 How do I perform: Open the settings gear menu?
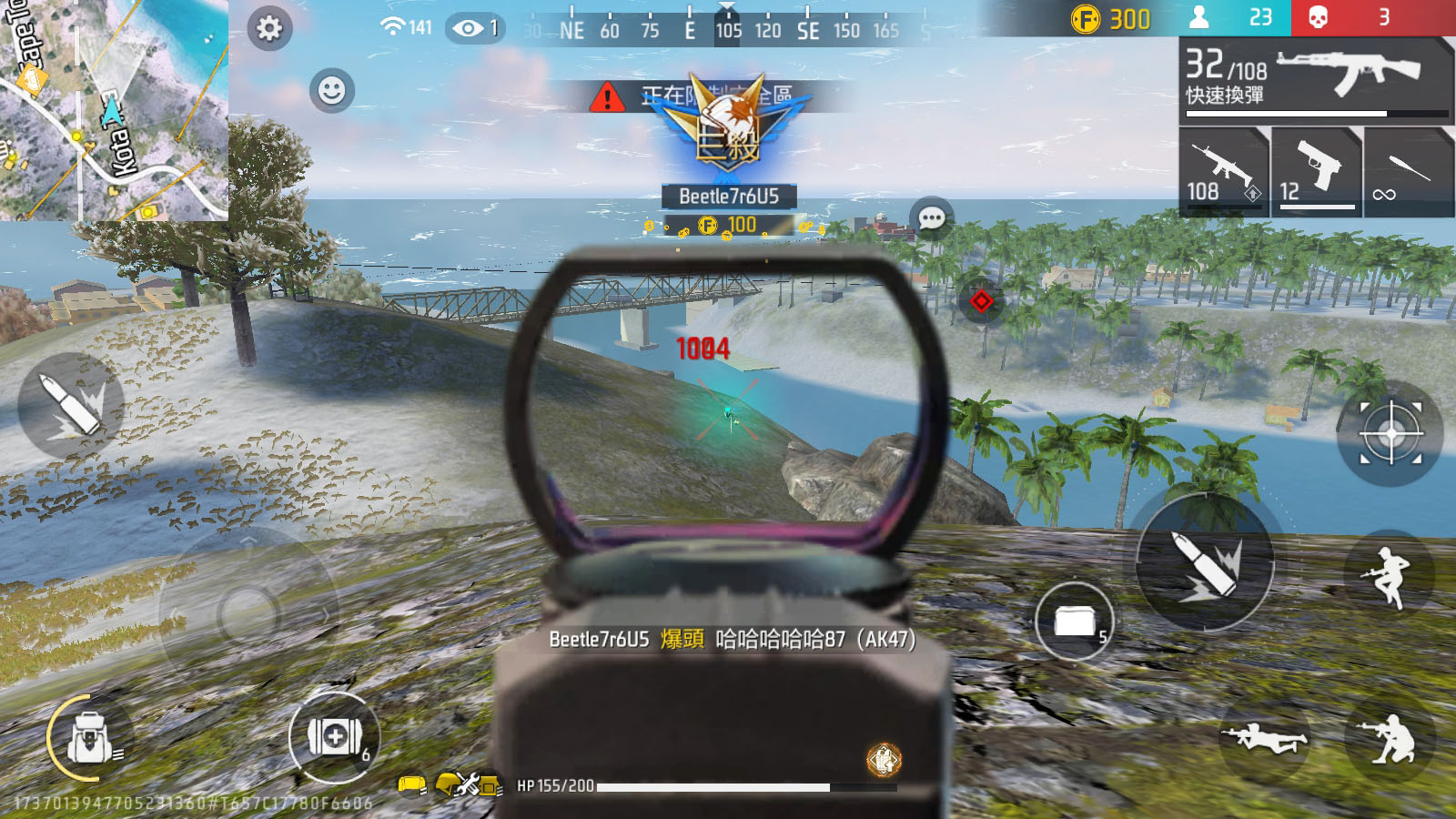pos(269,28)
